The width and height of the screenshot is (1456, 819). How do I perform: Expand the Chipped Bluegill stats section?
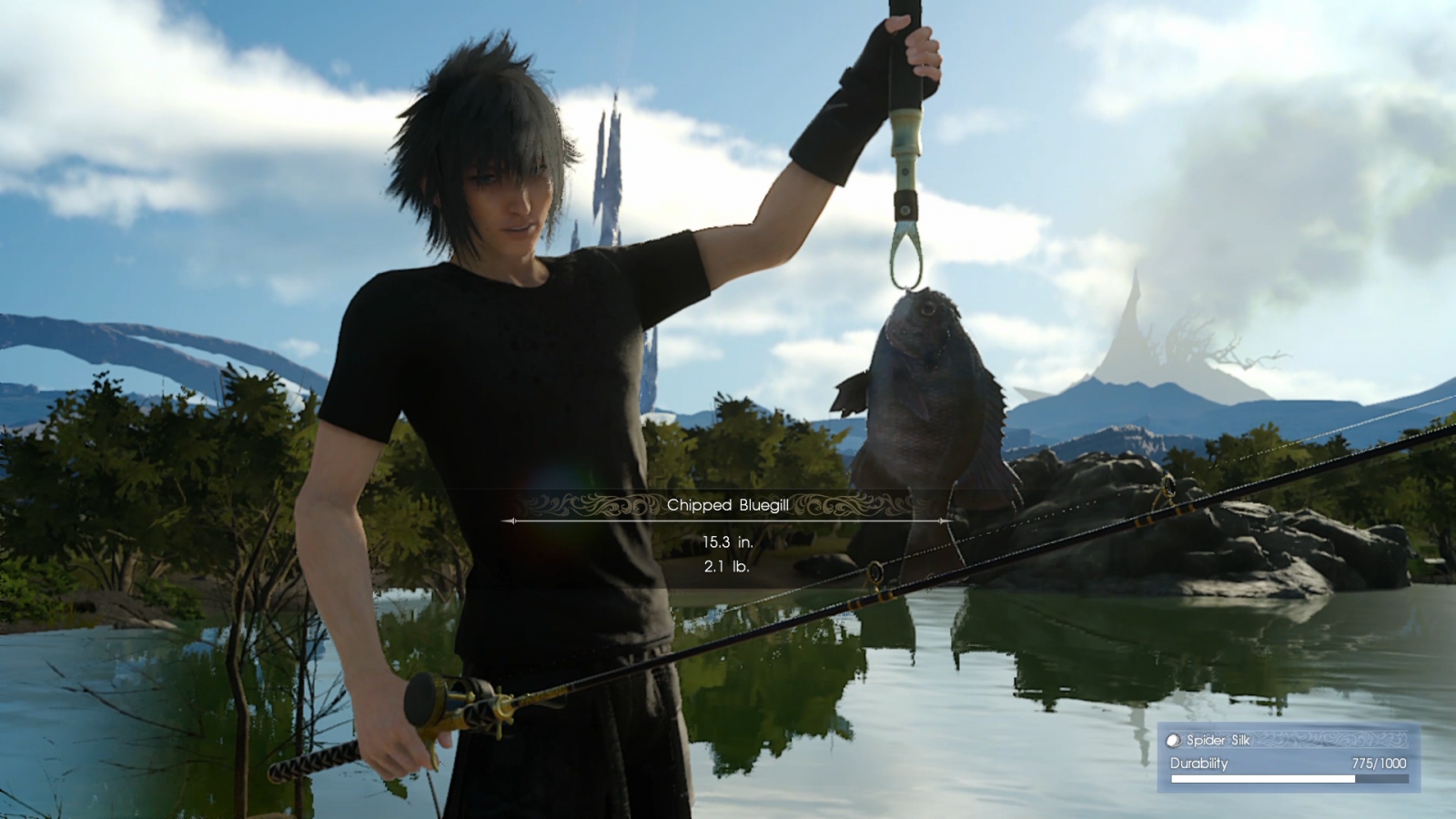(x=727, y=553)
